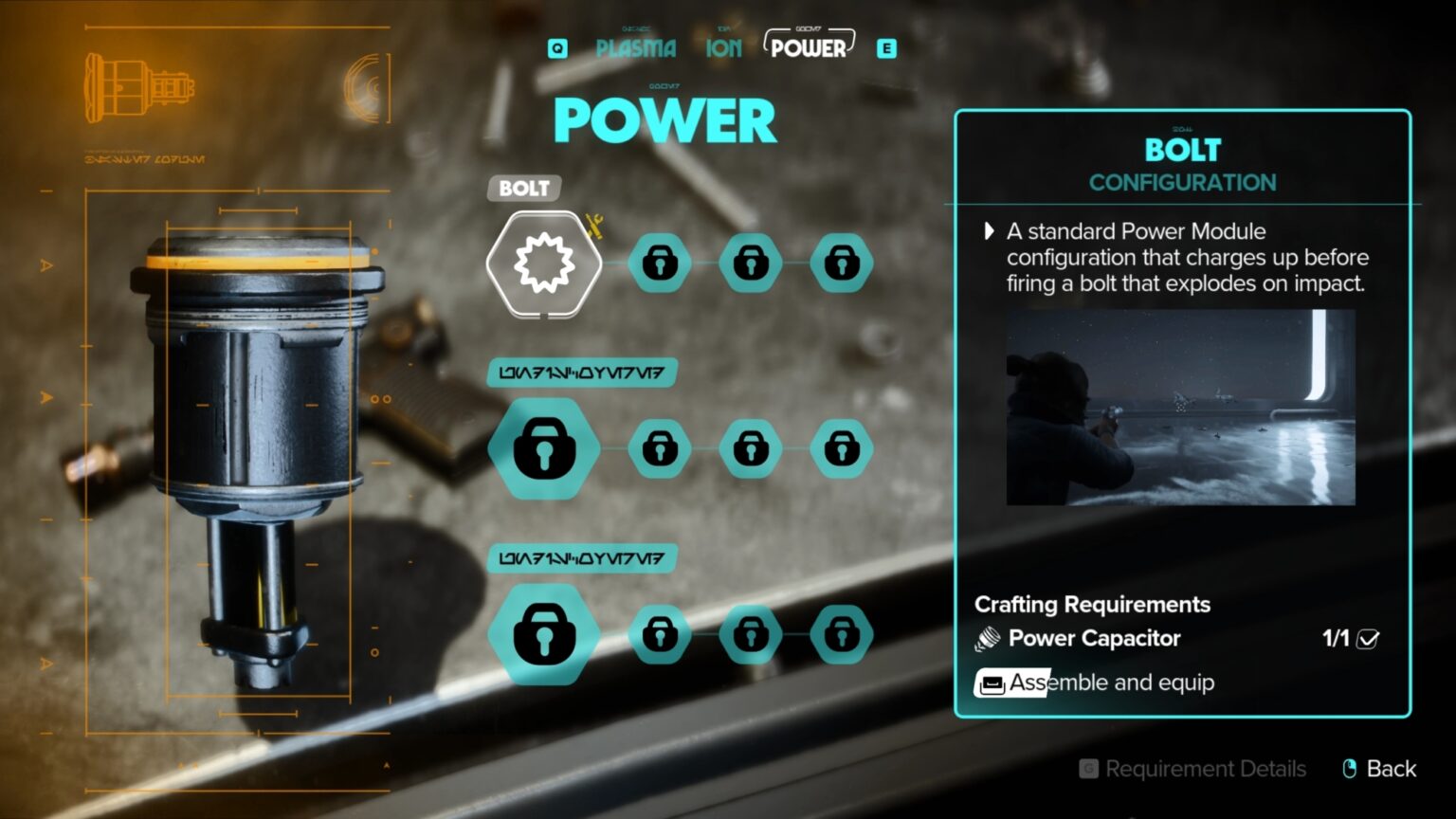Check the Power Capacitor requirement checkbox
Viewport: 1456px width, 819px height.
click(x=1365, y=641)
